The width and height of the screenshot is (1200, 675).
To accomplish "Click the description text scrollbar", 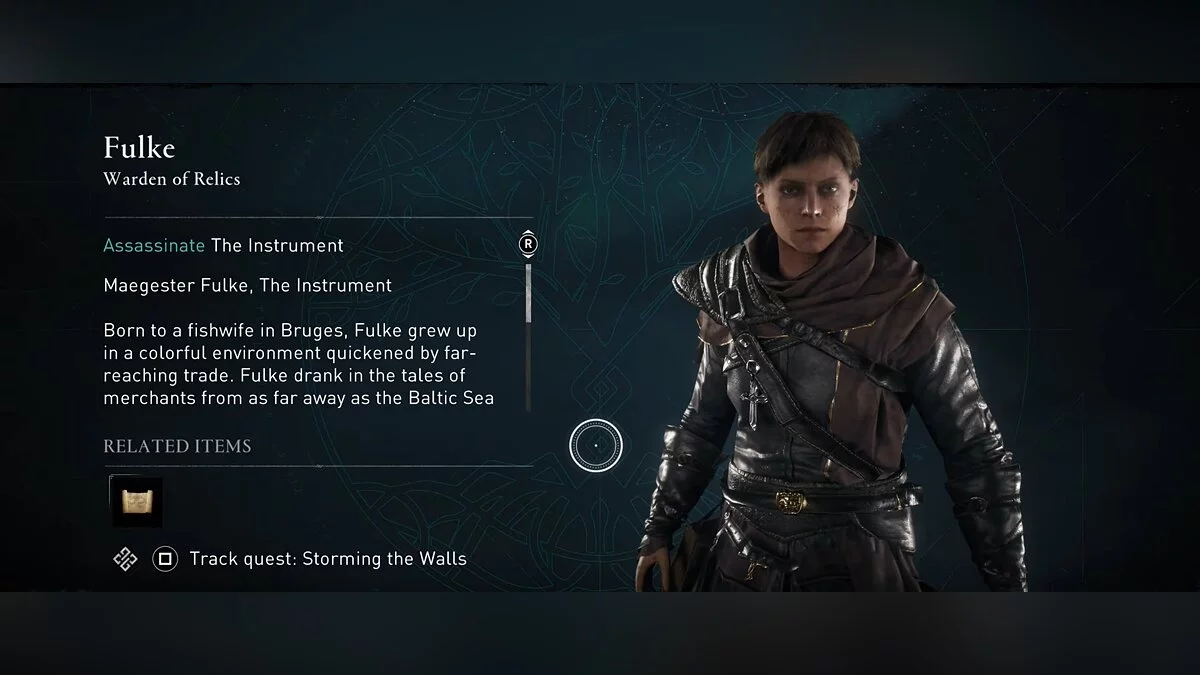I will pyautogui.click(x=528, y=292).
